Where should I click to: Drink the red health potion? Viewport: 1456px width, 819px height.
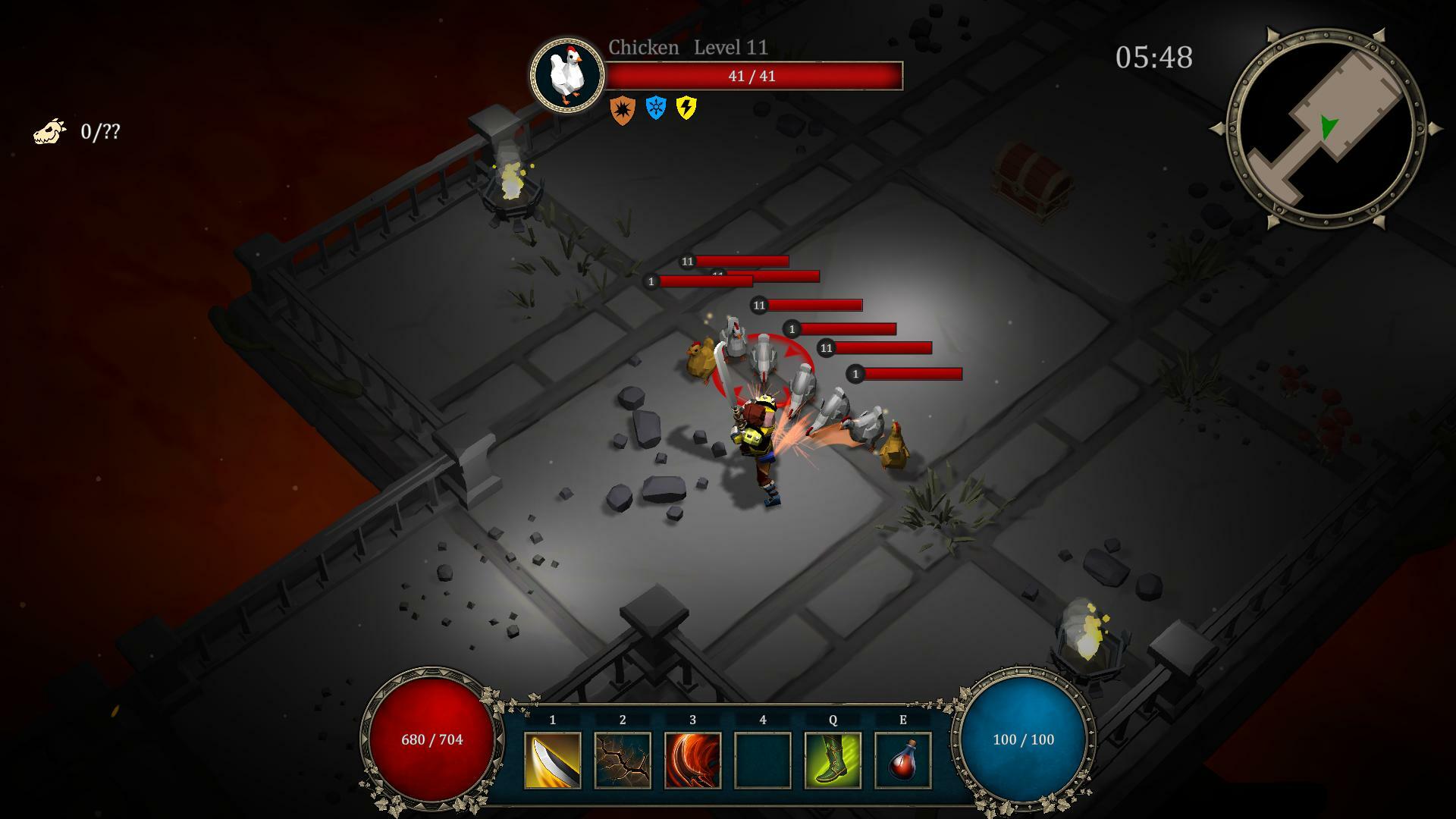pyautogui.click(x=902, y=760)
